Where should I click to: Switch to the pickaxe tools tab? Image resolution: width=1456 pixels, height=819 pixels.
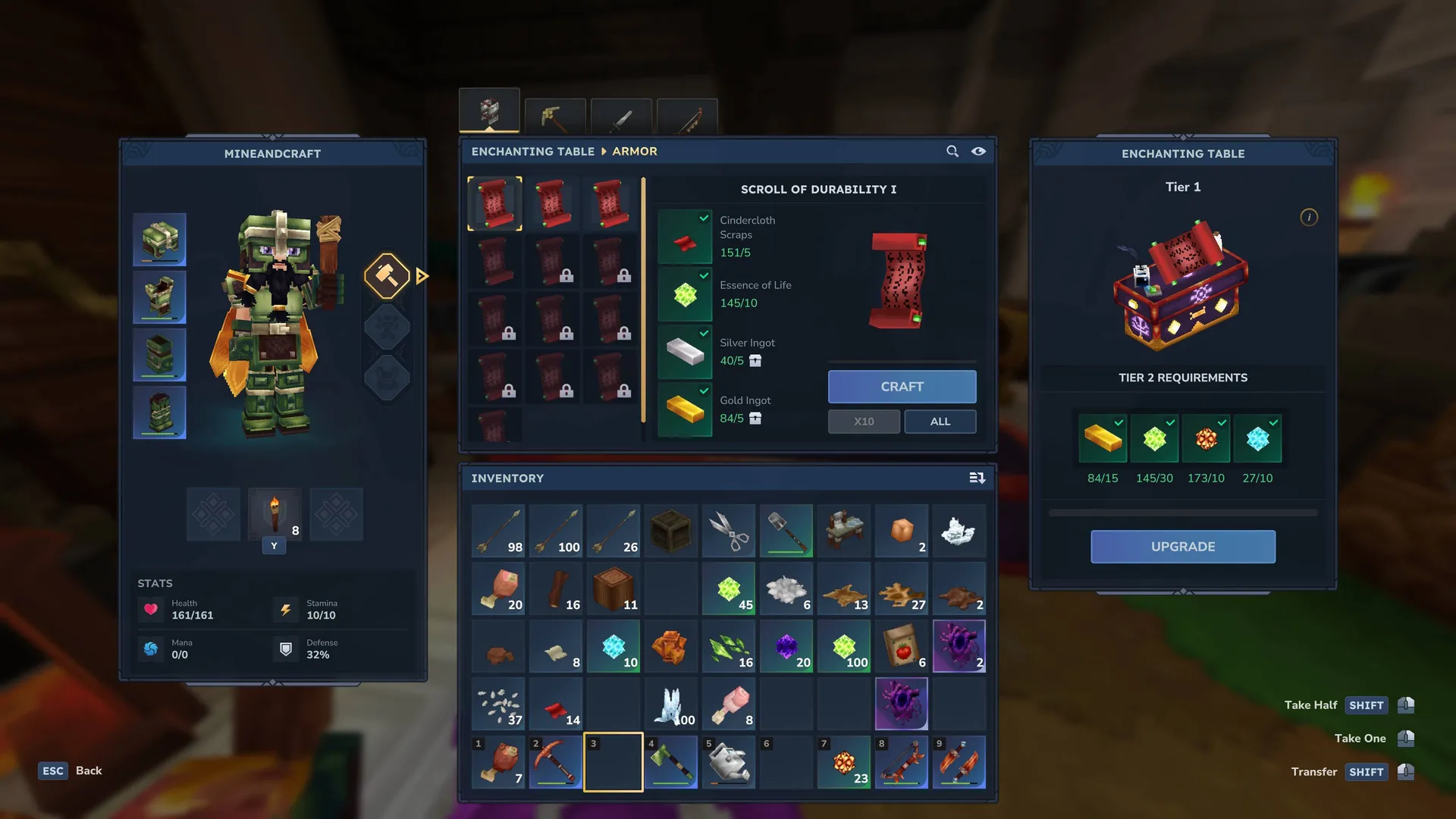tap(554, 117)
